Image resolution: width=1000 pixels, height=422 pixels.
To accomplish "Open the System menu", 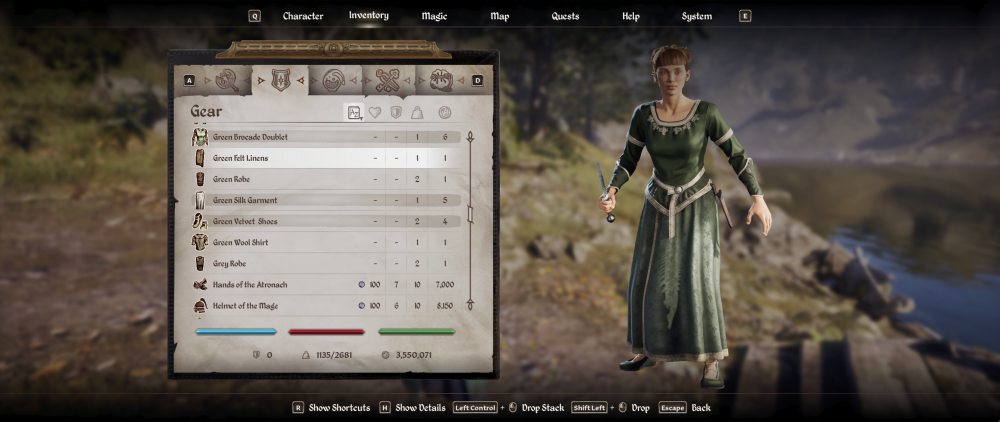I will pyautogui.click(x=697, y=16).
